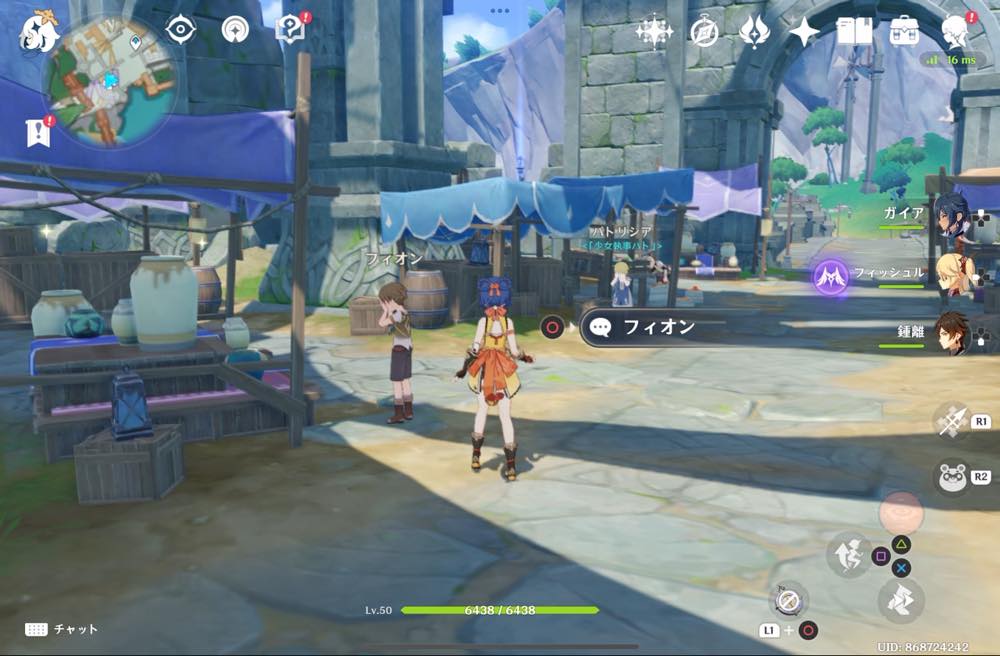Open the tutorial question mark icon
This screenshot has width=1000, height=656.
point(291,29)
